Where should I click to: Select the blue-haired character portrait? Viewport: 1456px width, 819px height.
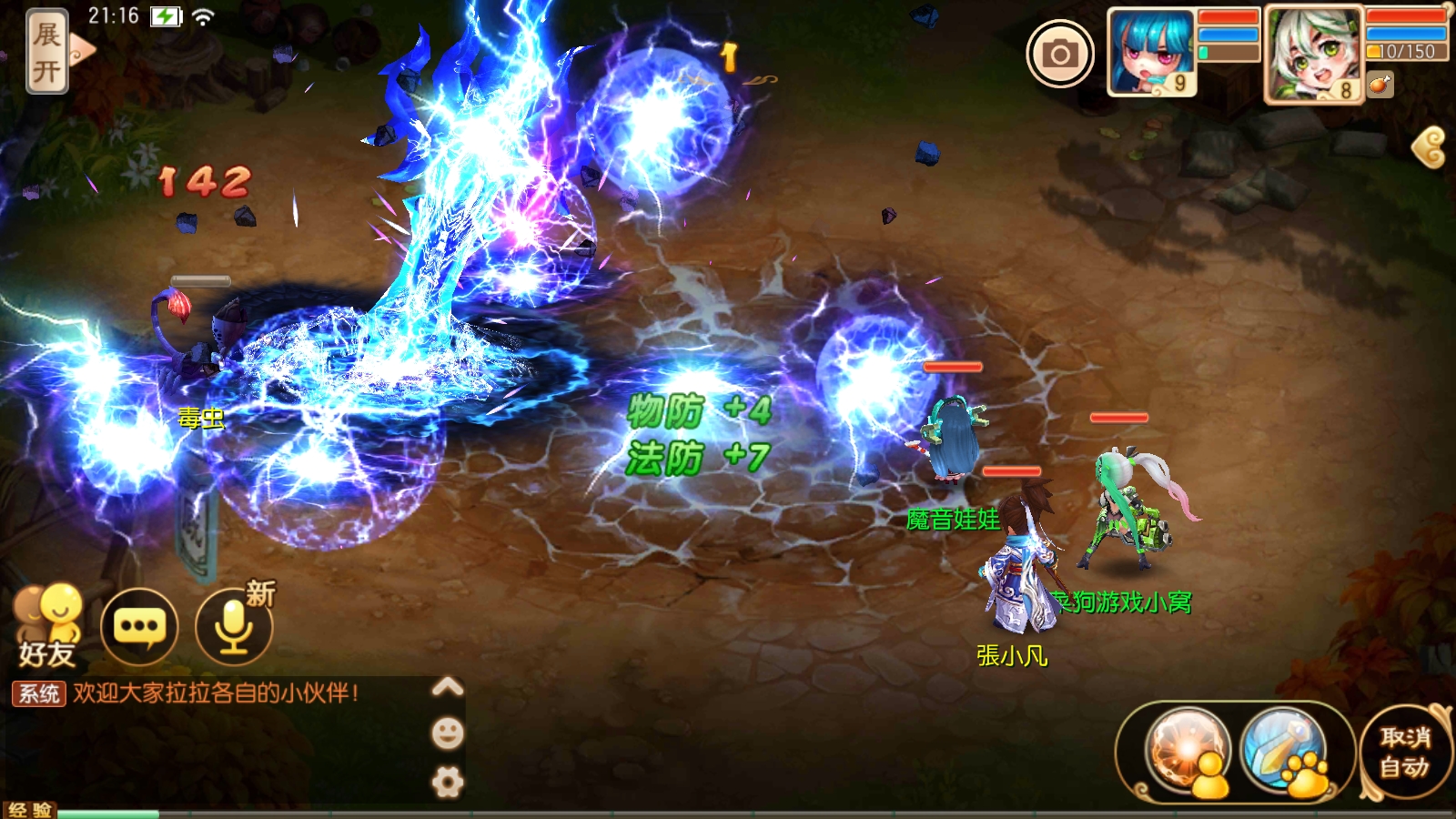(x=1151, y=52)
